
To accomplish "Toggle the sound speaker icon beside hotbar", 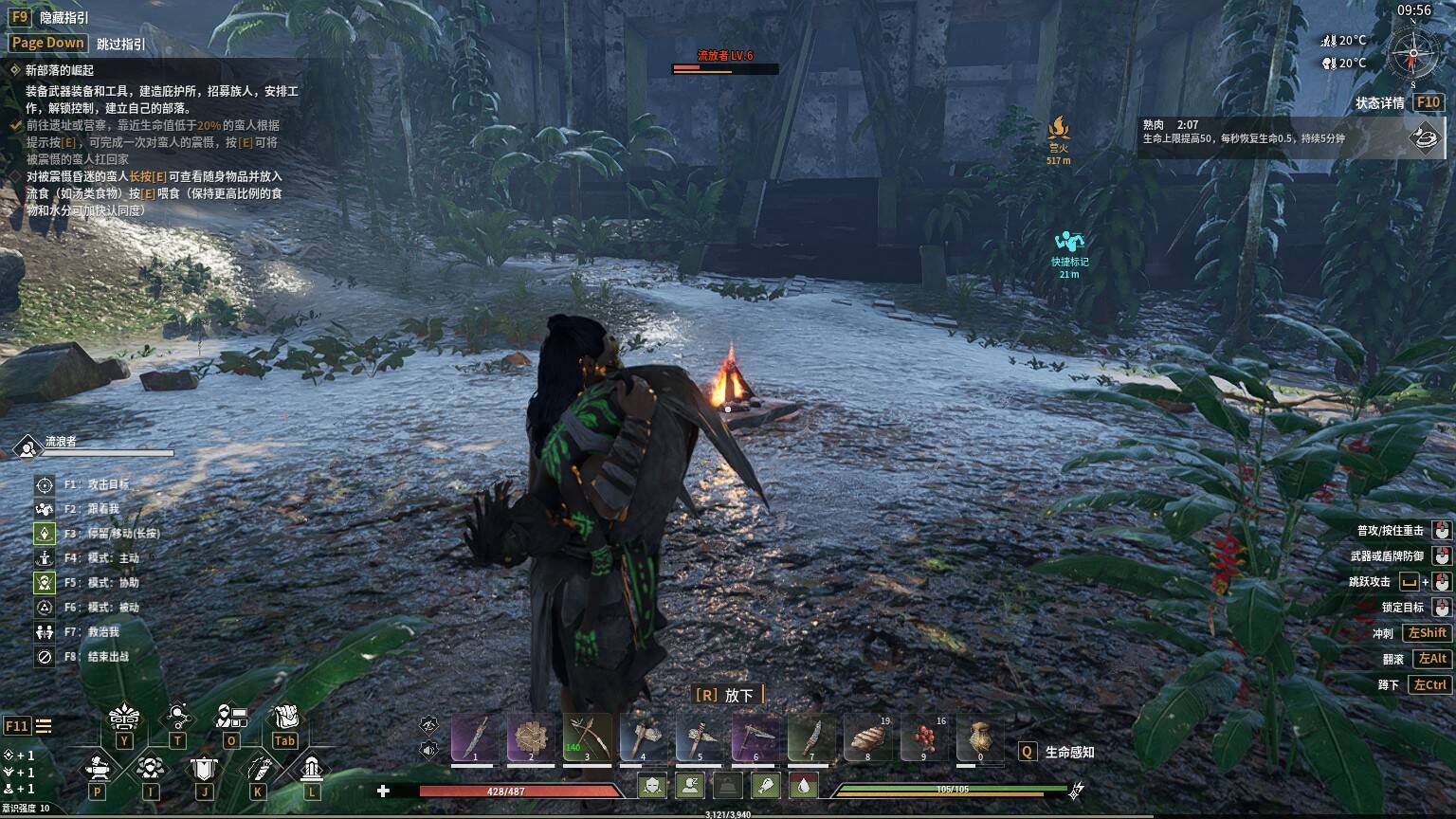I will coord(429,751).
